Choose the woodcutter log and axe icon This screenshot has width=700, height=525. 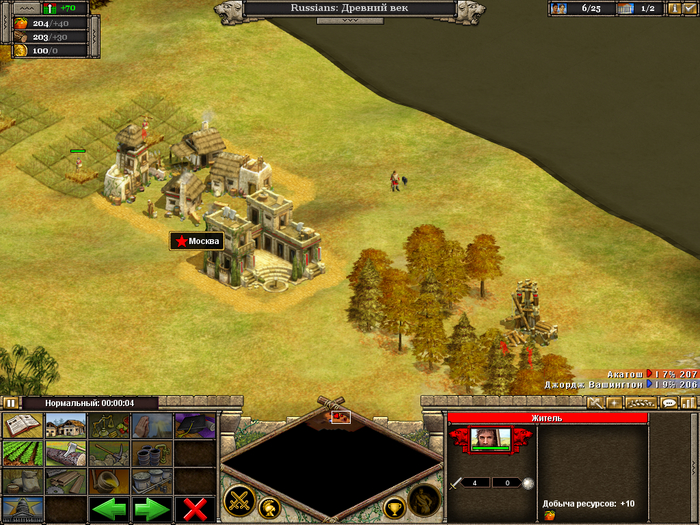(65, 454)
